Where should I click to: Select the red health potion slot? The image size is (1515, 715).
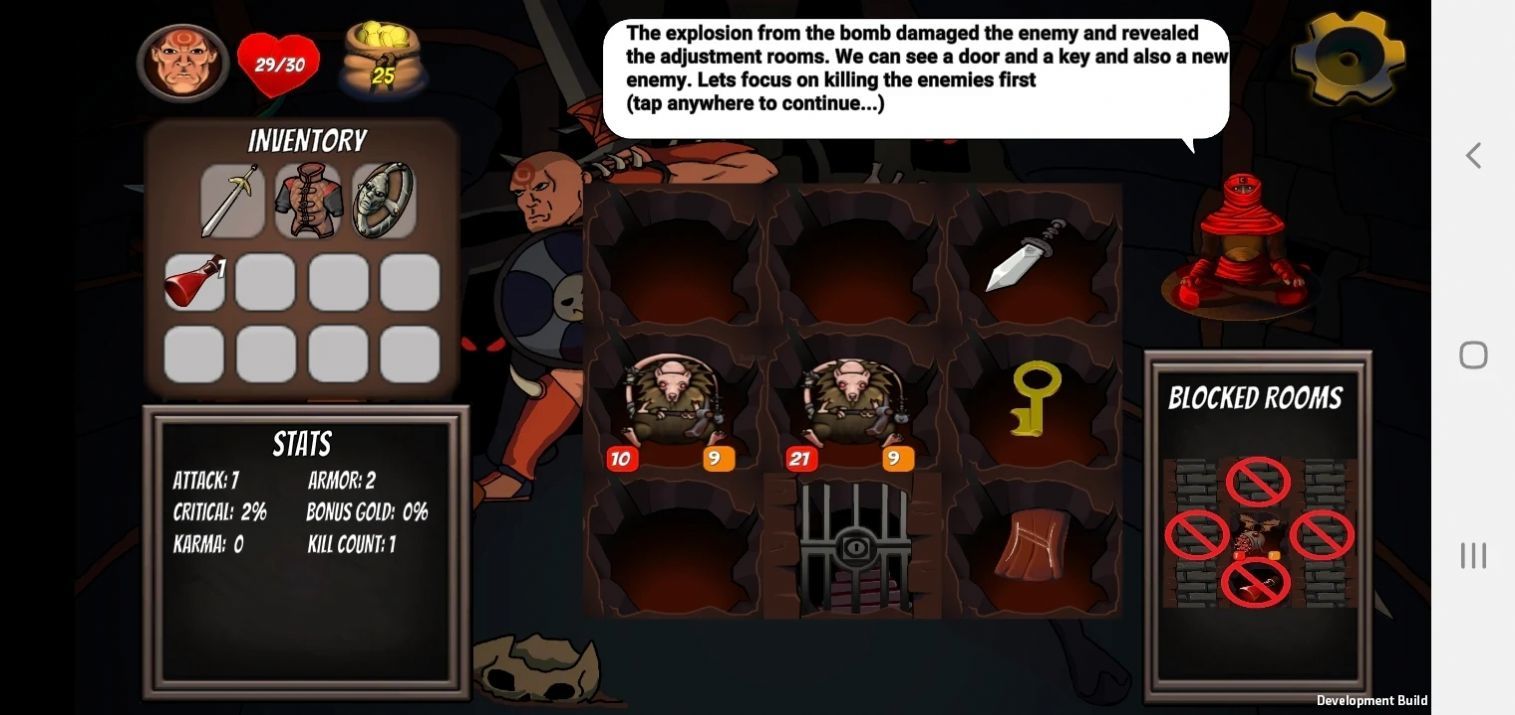coord(194,282)
